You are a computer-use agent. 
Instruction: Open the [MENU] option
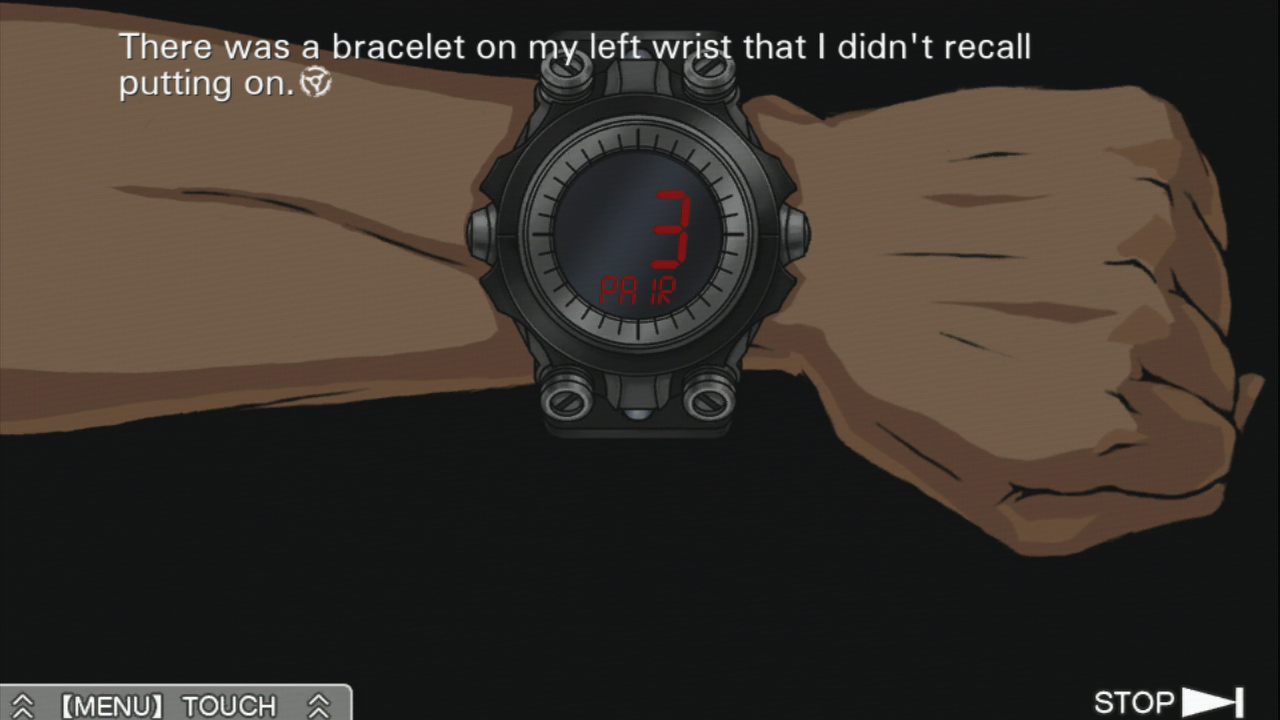pos(110,706)
